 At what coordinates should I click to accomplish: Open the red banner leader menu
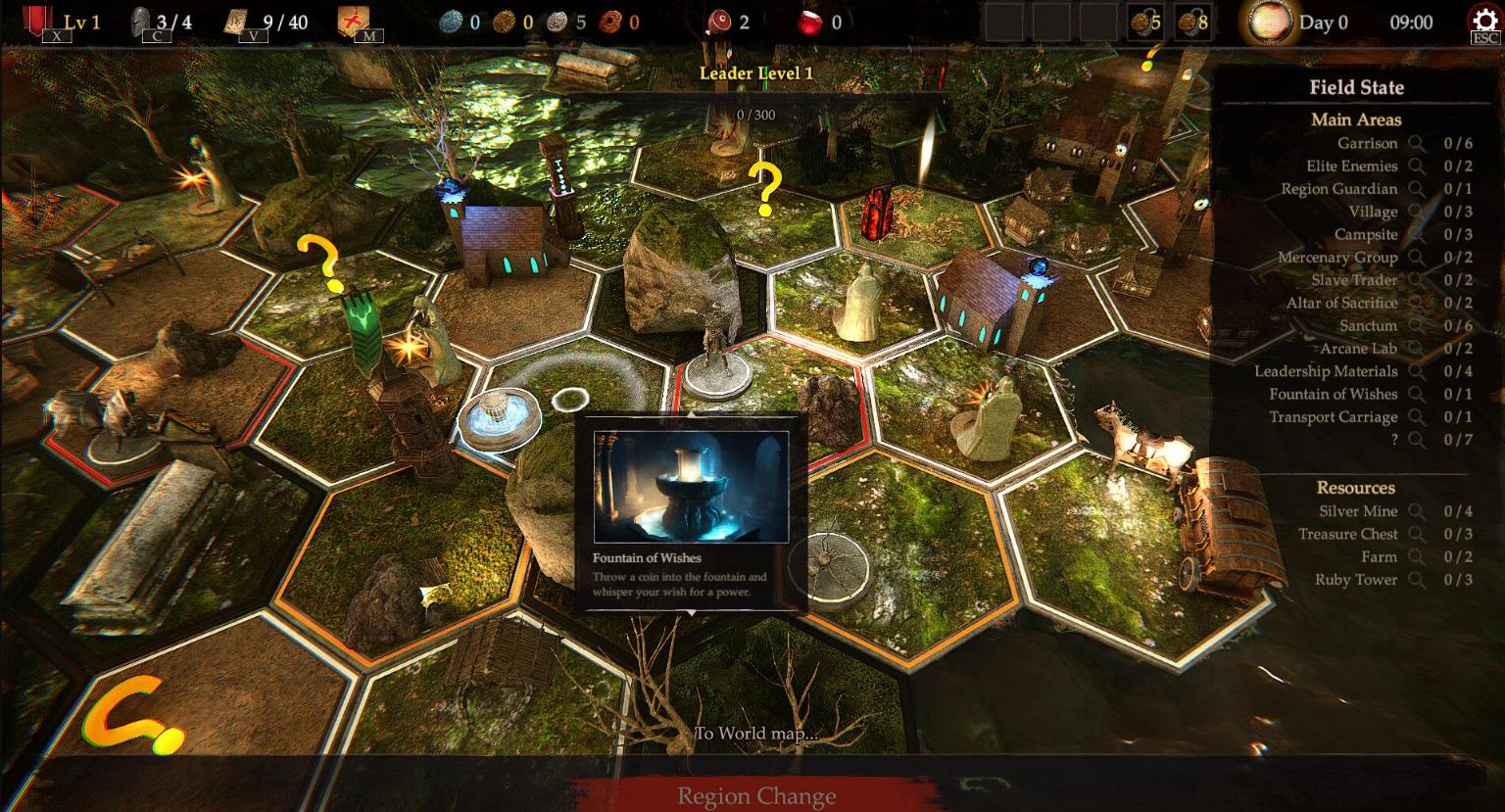pyautogui.click(x=39, y=22)
